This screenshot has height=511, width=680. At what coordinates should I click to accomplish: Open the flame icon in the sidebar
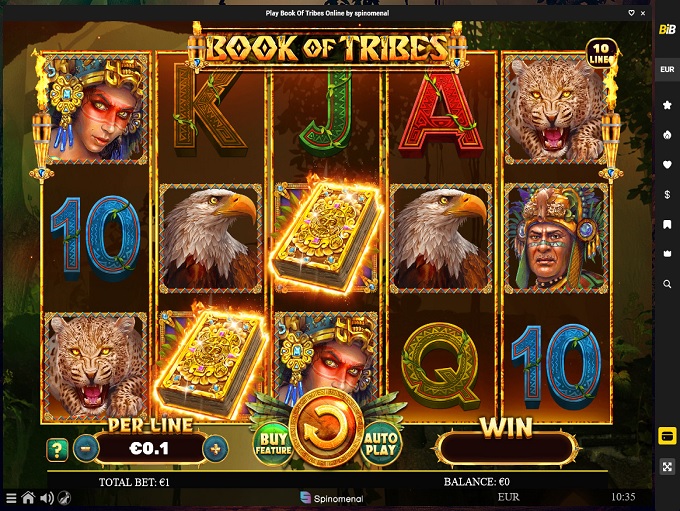667,134
